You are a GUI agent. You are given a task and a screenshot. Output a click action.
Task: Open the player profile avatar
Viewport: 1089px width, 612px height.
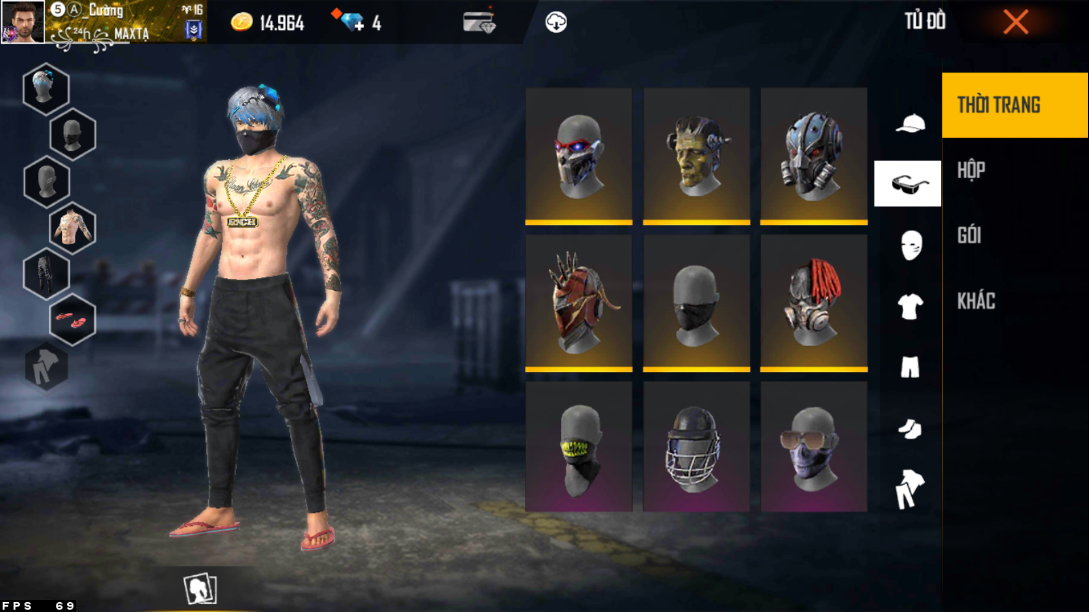(x=22, y=22)
